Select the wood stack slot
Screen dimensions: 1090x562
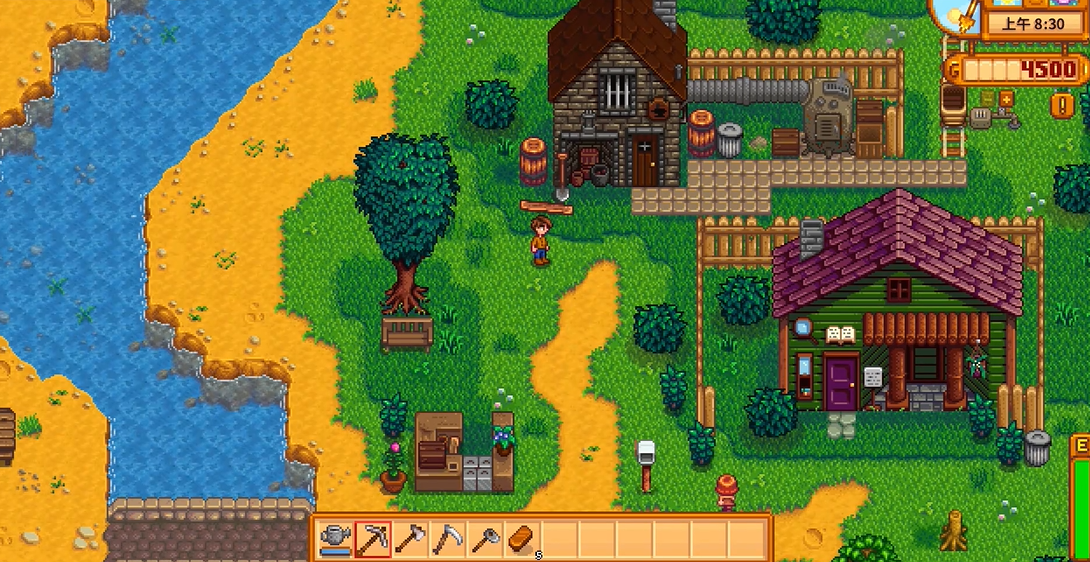(522, 539)
